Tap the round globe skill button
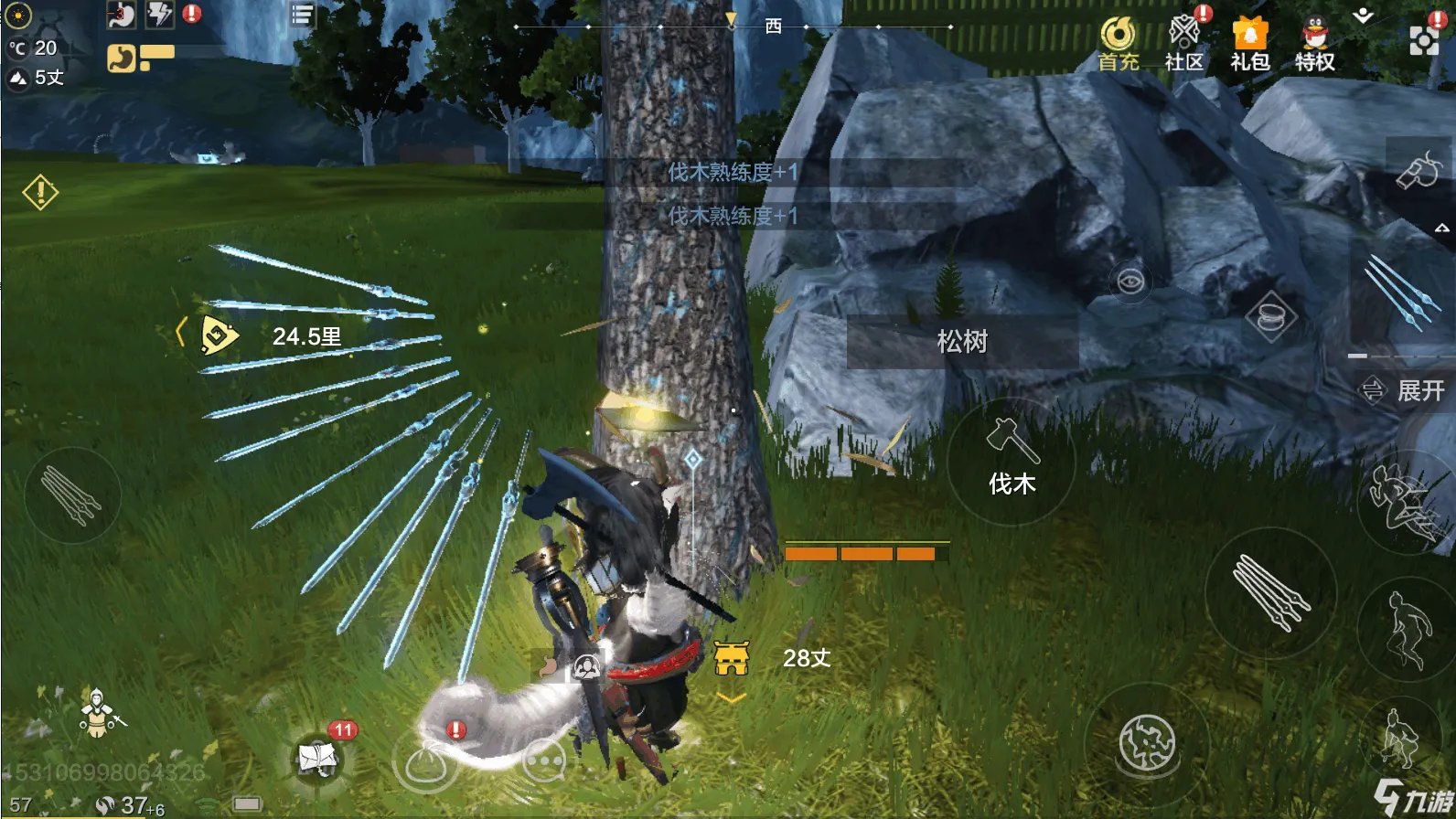 pos(1147,742)
